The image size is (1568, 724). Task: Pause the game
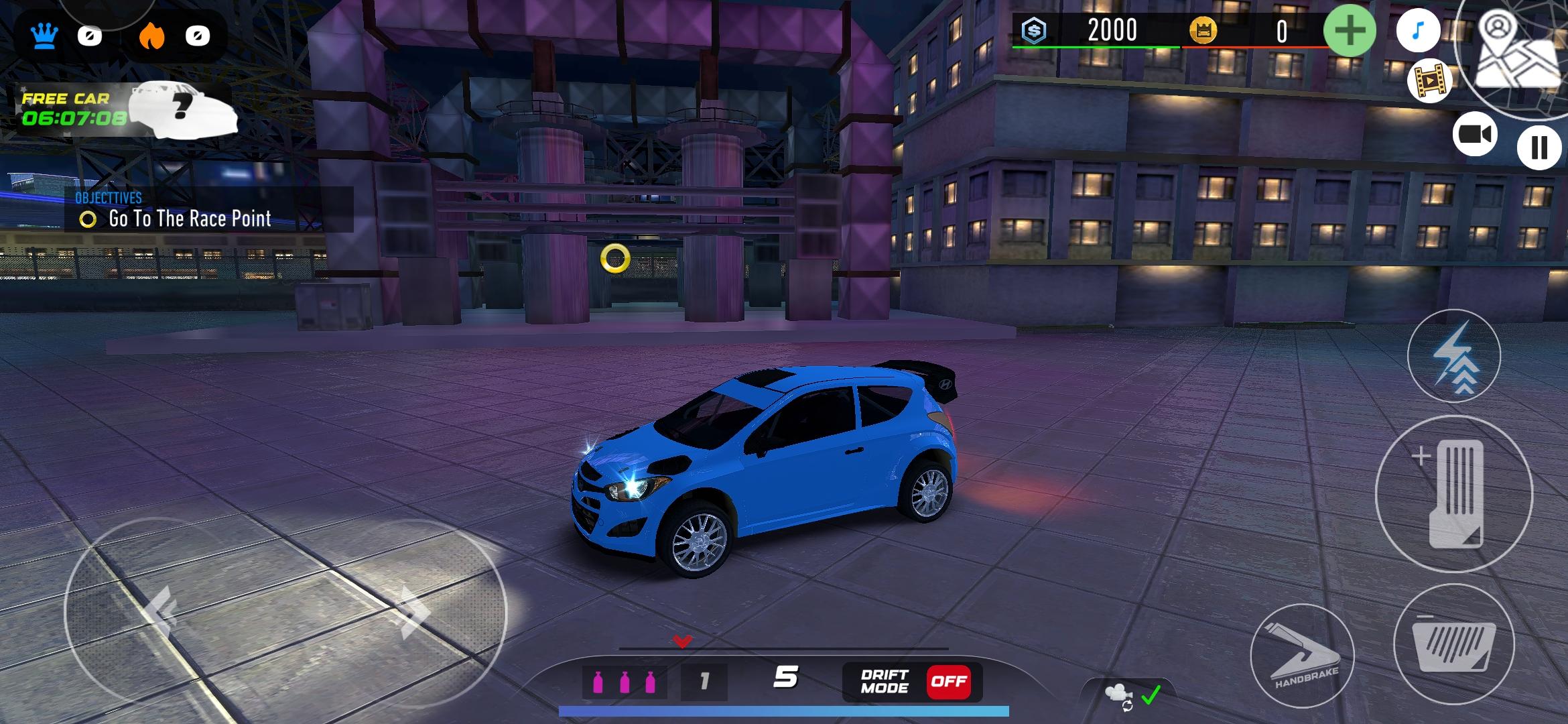1539,147
